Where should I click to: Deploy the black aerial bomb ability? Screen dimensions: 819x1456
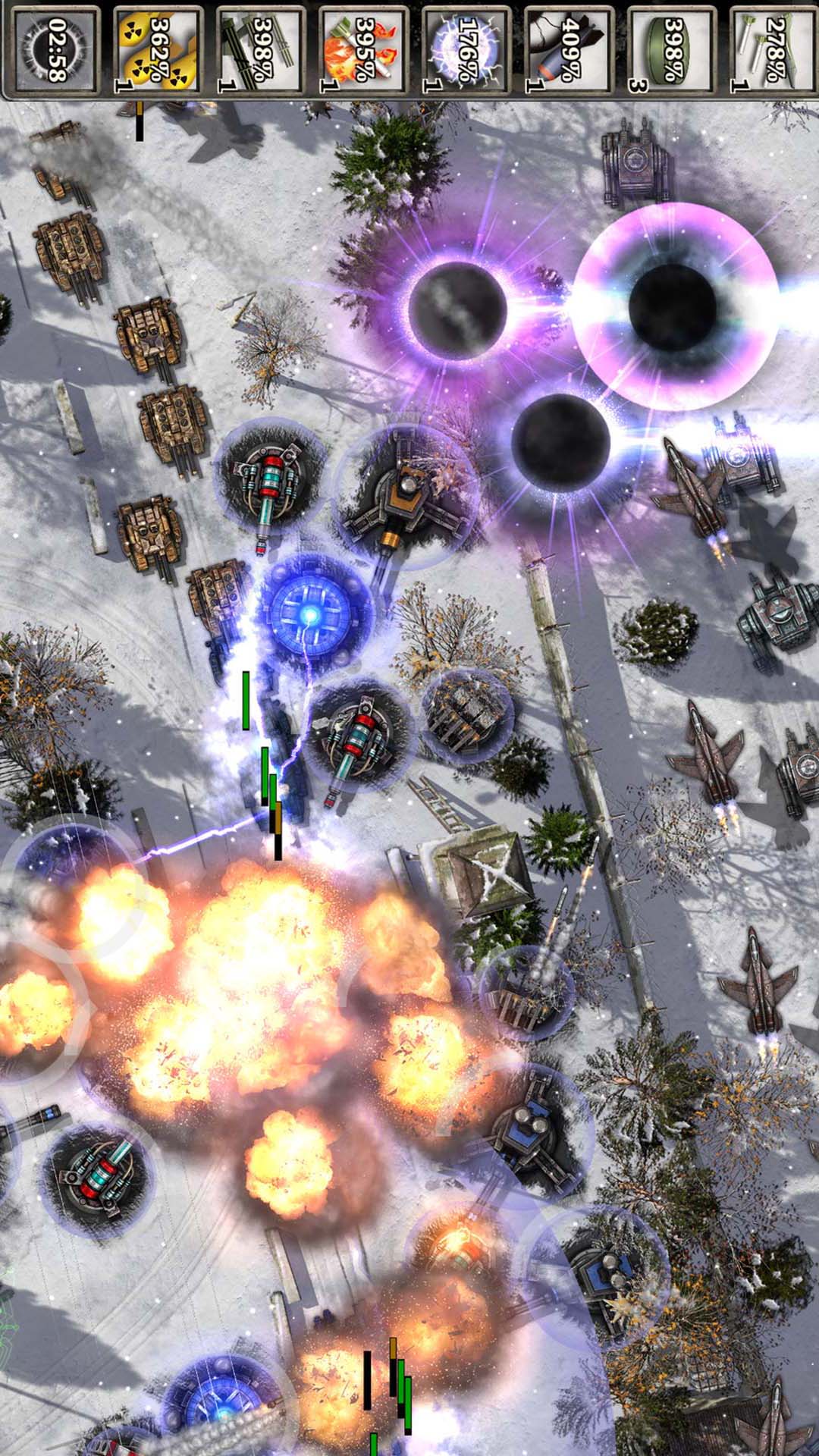coord(568,50)
